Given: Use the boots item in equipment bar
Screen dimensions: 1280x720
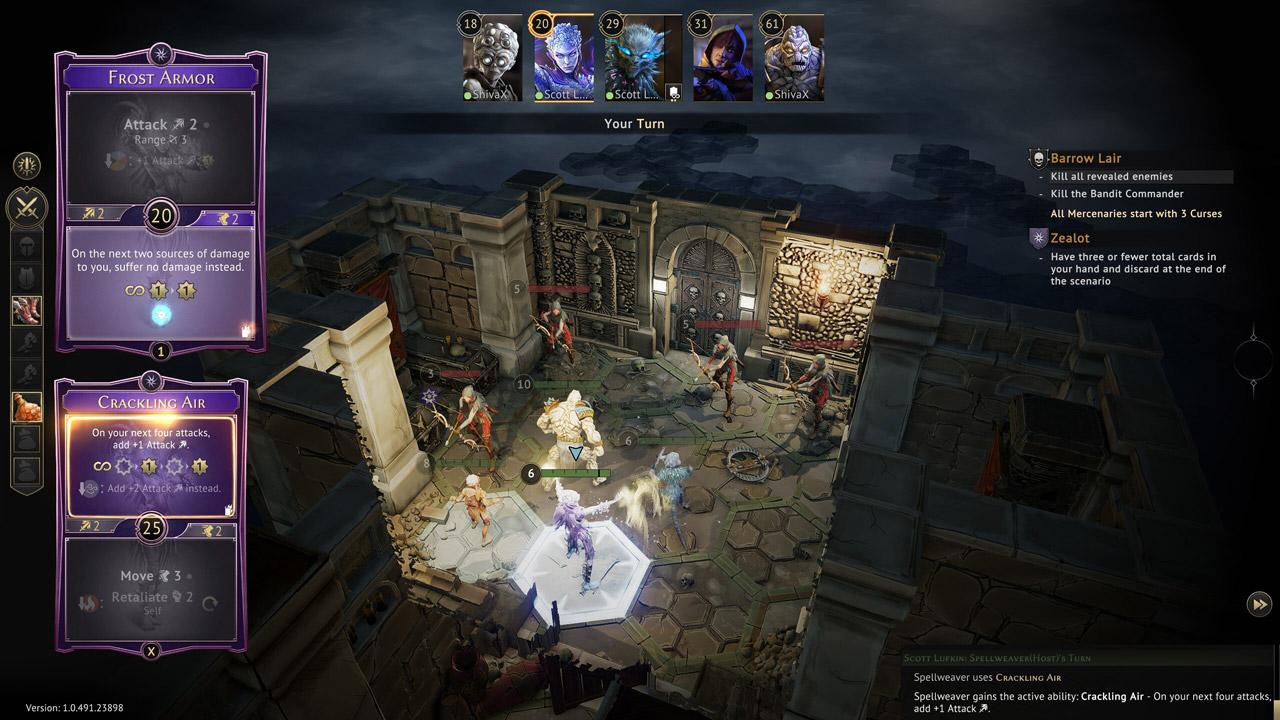Looking at the screenshot, I should click(26, 310).
